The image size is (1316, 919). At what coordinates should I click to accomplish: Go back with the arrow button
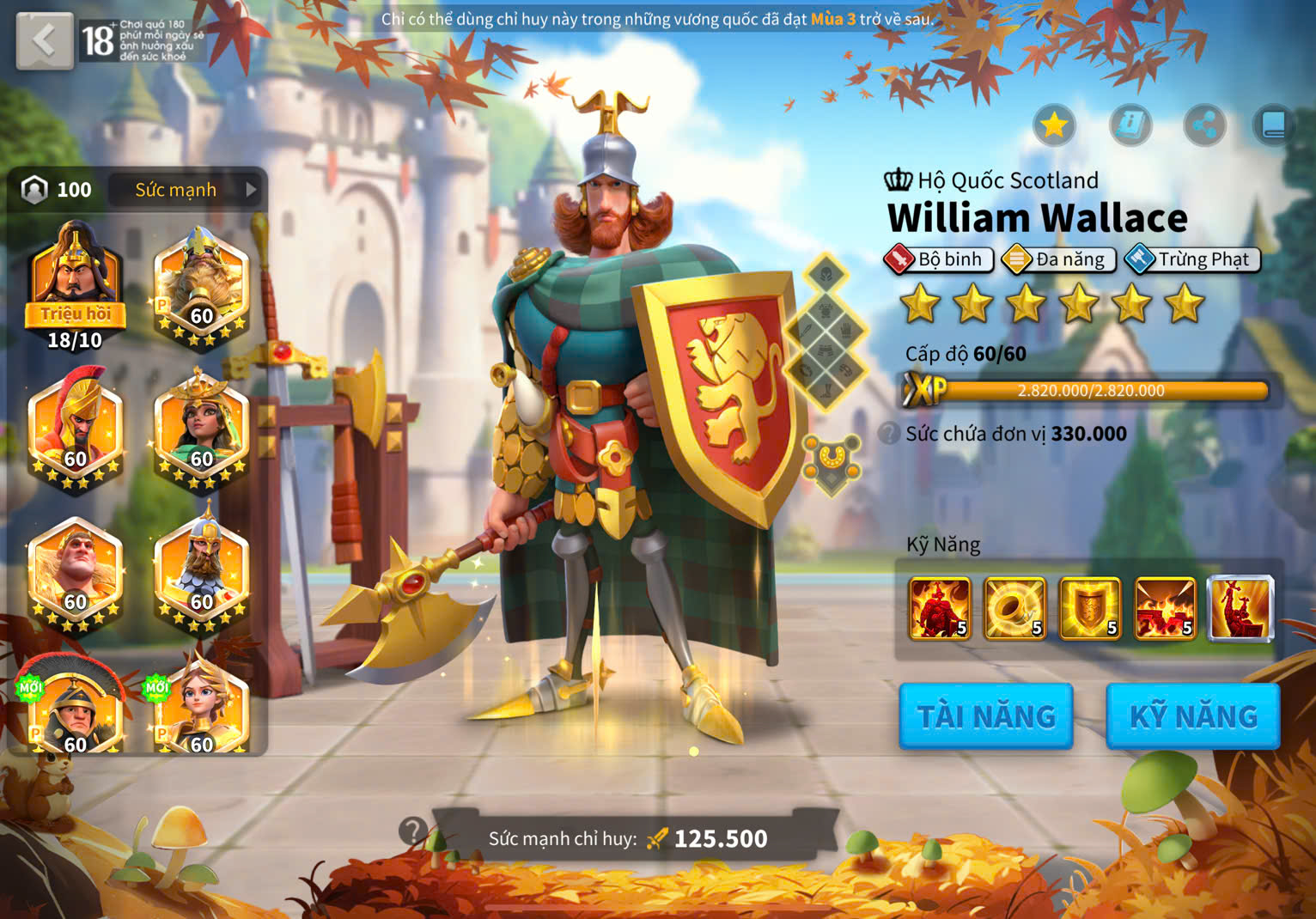(x=44, y=40)
